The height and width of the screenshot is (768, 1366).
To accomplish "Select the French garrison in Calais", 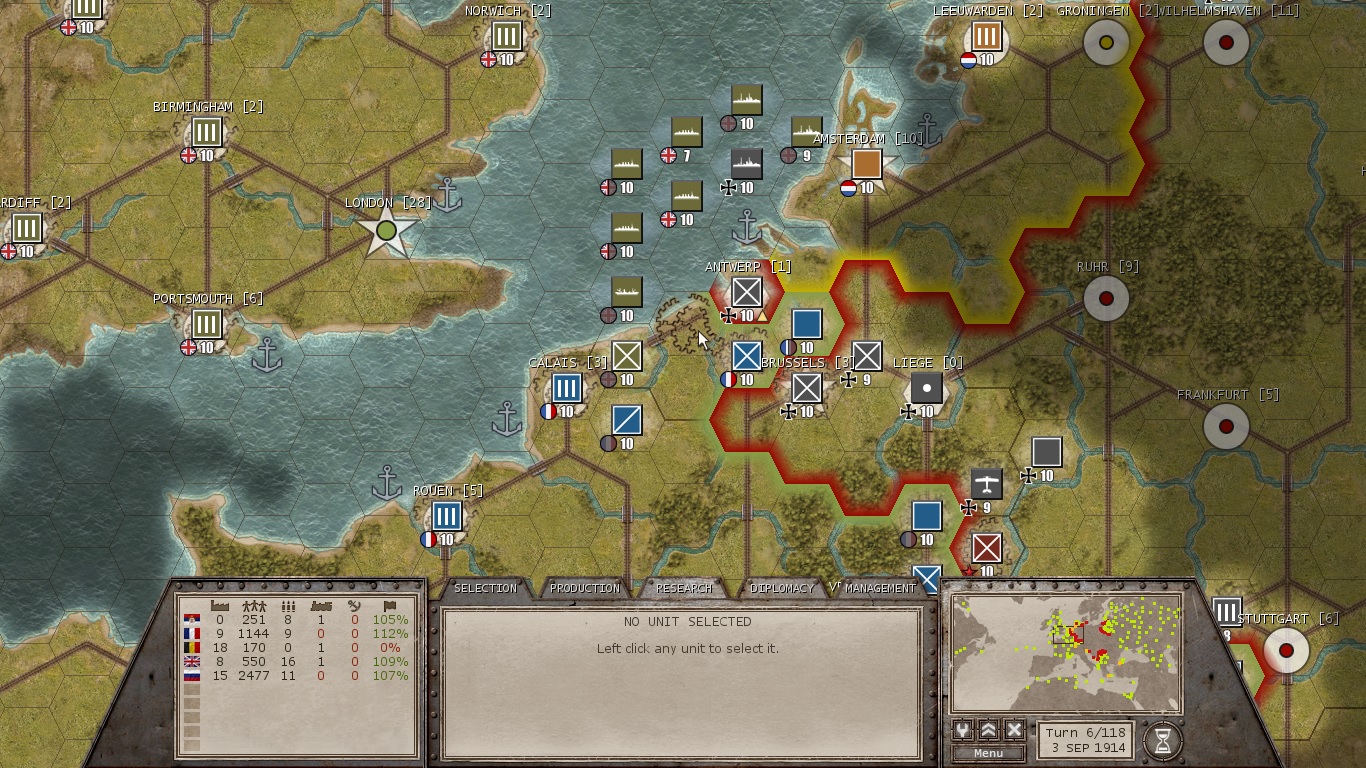I will [x=567, y=388].
